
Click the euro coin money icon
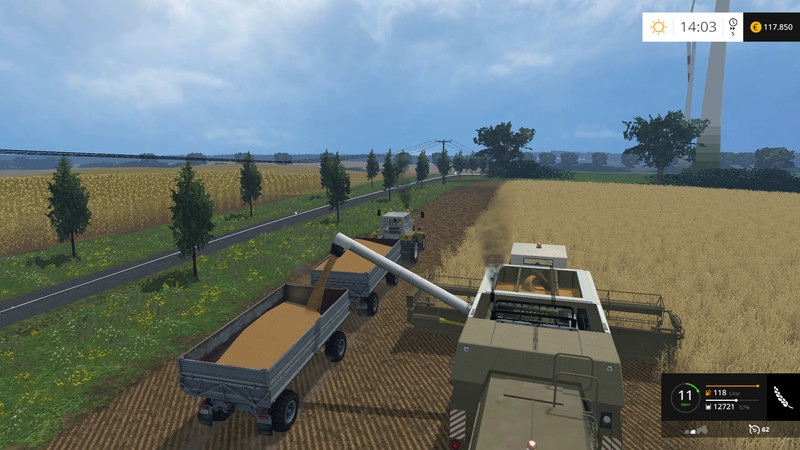tap(753, 27)
